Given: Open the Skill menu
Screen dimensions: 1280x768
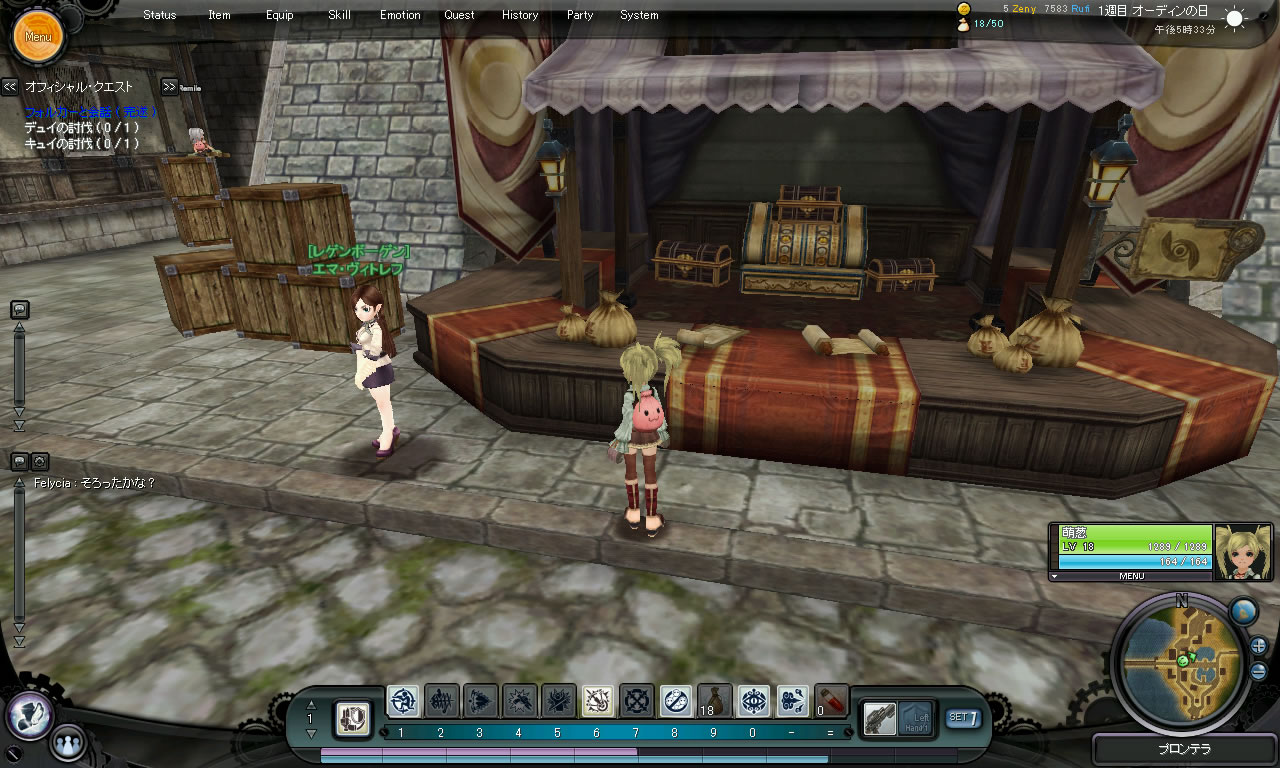Looking at the screenshot, I should coord(339,15).
